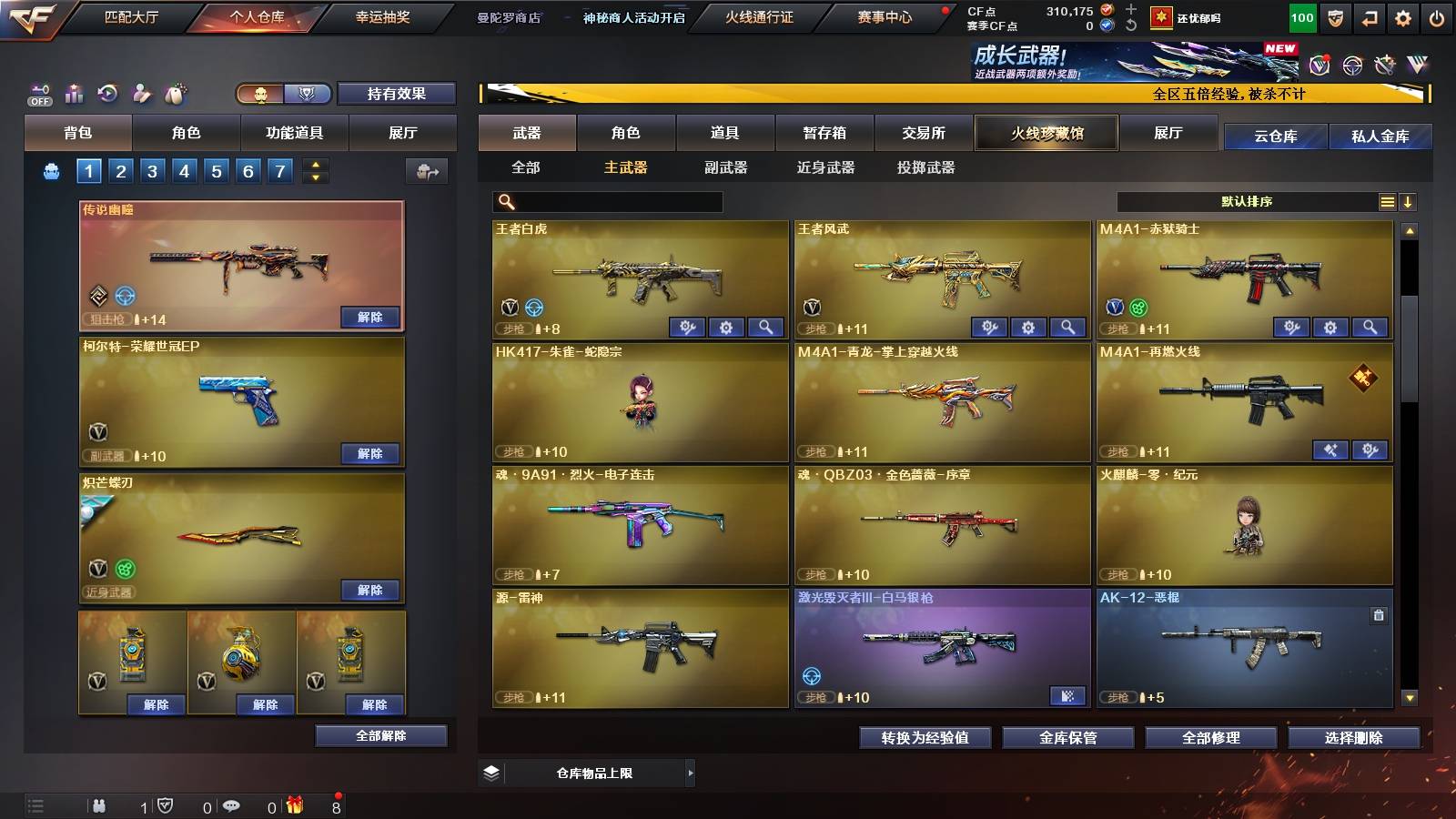Expand the 仓库物品上限 section at the bottom
1456x819 pixels.
point(693,773)
